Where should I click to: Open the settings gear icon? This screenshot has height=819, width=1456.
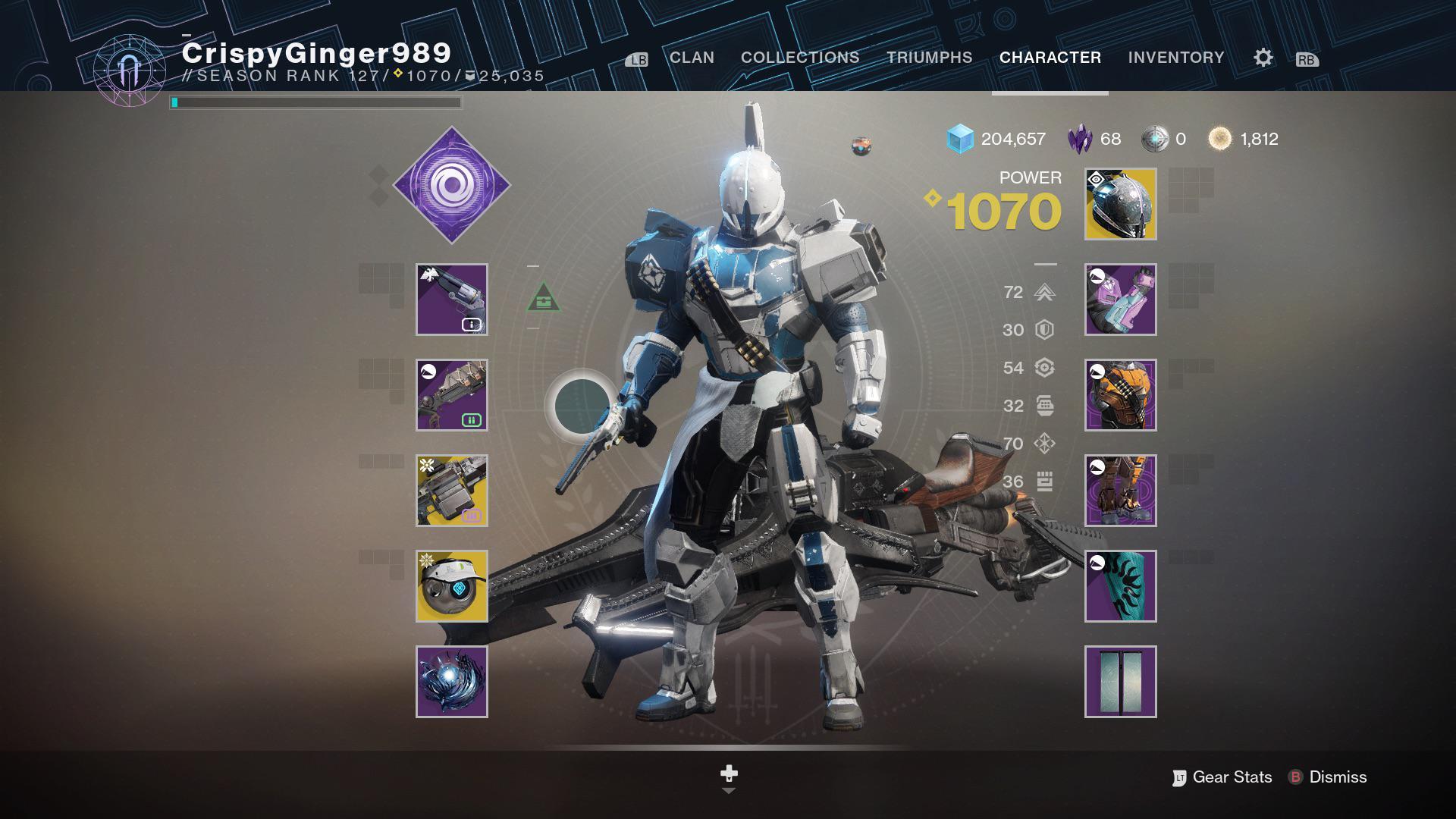pos(1262,57)
